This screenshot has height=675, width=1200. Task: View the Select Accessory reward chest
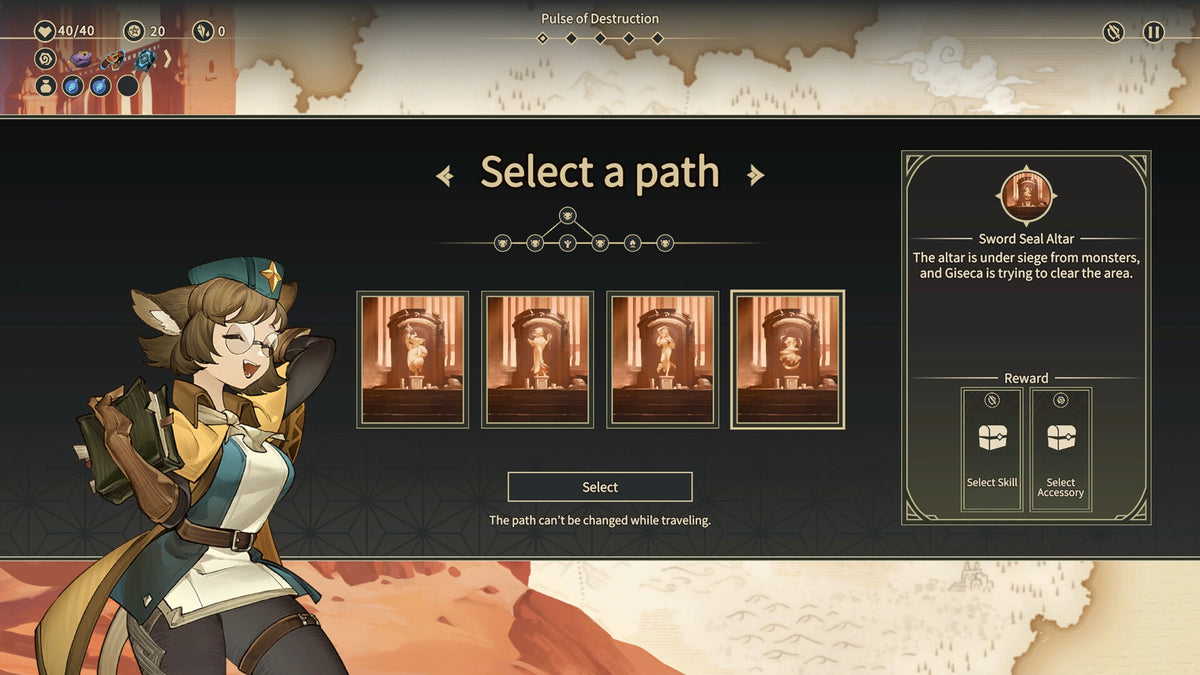[1061, 449]
